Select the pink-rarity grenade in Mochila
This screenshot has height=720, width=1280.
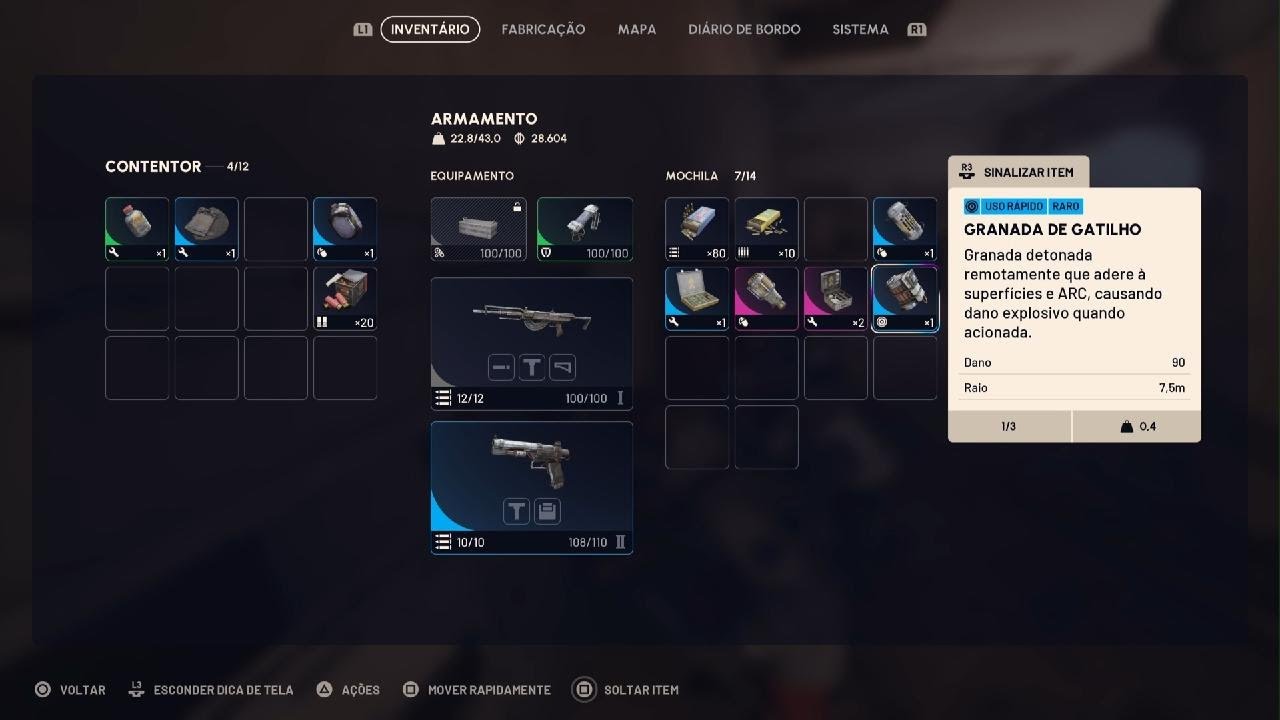pyautogui.click(x=767, y=298)
